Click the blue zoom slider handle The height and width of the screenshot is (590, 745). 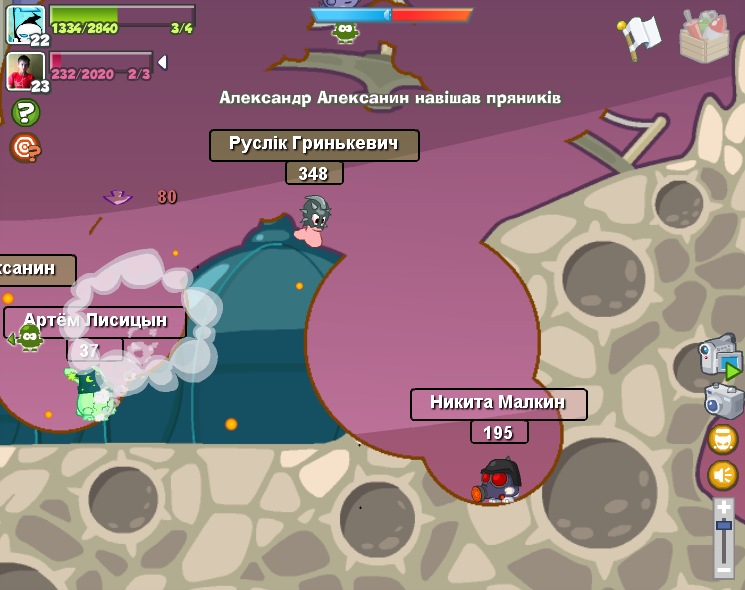click(724, 526)
